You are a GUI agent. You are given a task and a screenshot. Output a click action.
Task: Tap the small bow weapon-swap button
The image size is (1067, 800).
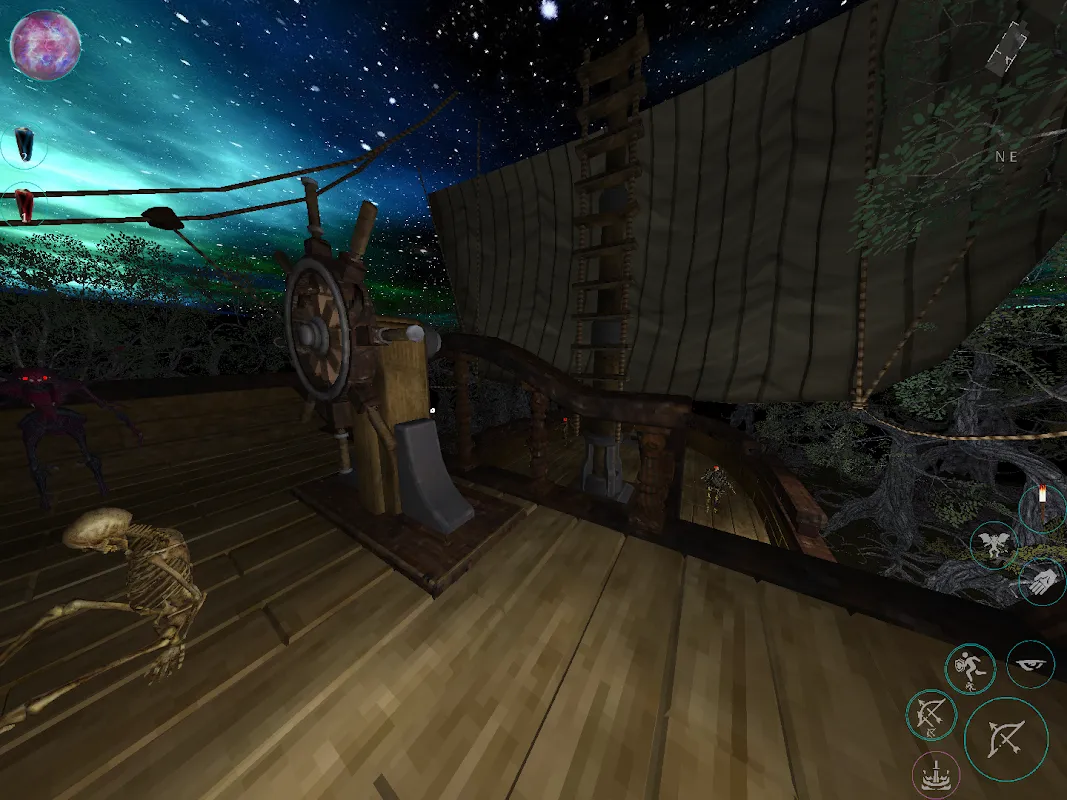point(931,716)
